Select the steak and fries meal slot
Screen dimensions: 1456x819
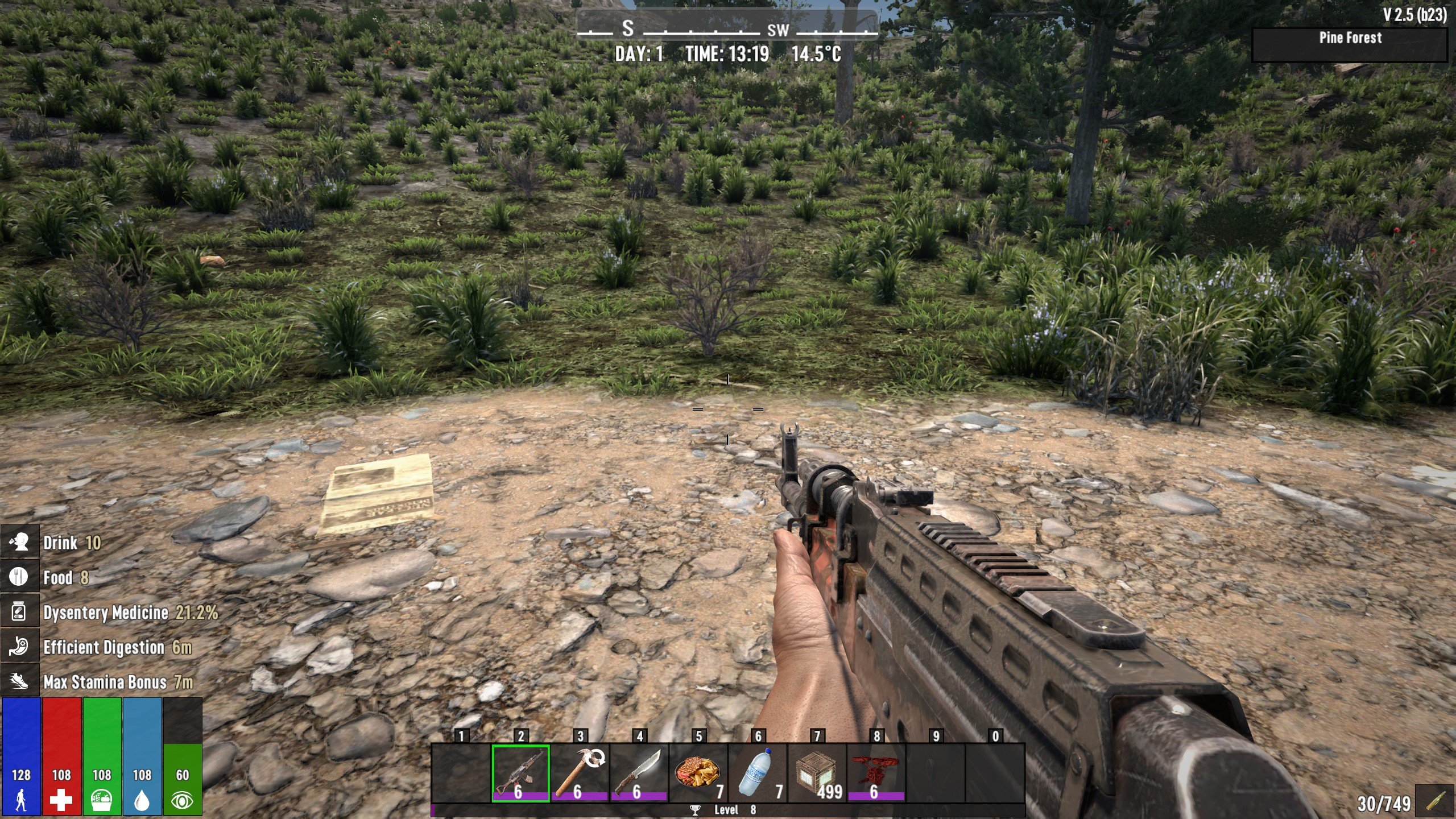point(698,773)
